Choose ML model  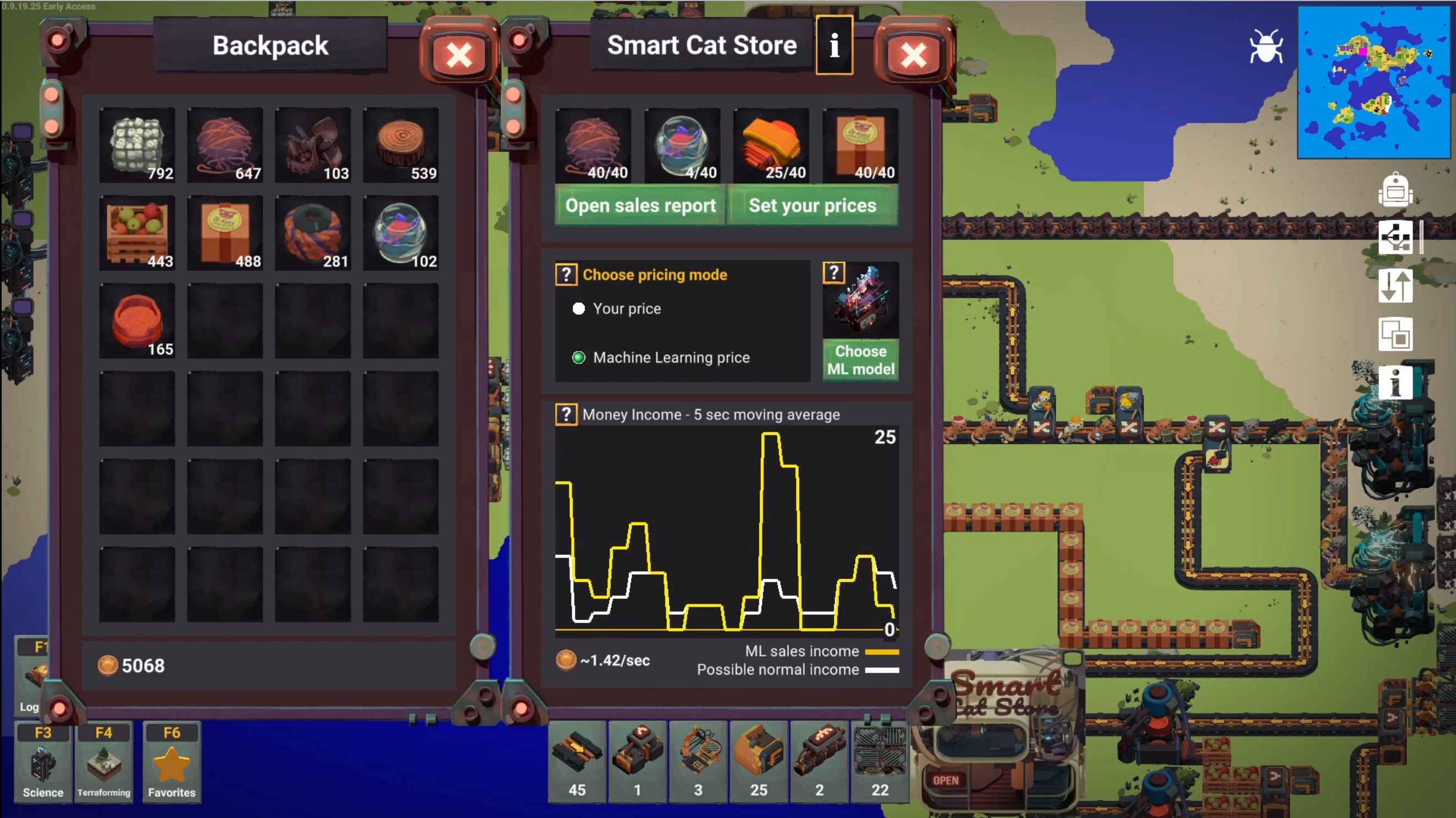860,360
